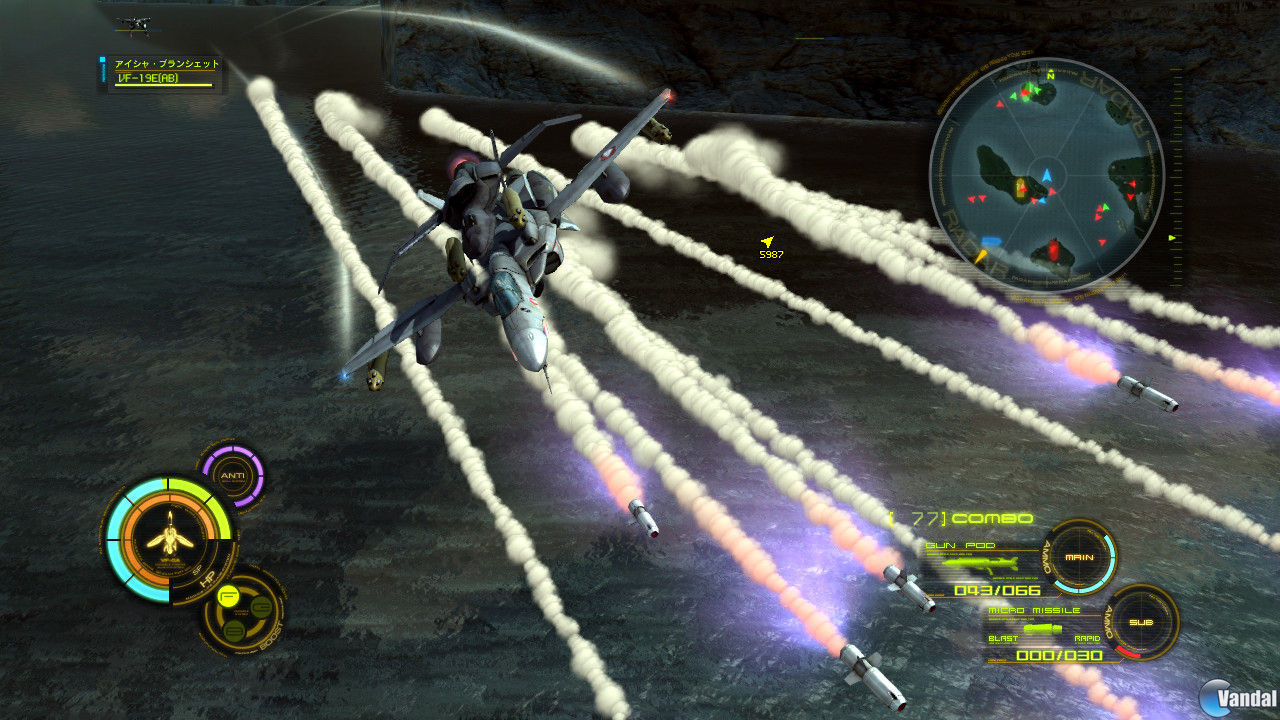Viewport: 1280px width, 720px height.
Task: Select a red enemy blip on the radar
Action: pyautogui.click(x=1132, y=184)
